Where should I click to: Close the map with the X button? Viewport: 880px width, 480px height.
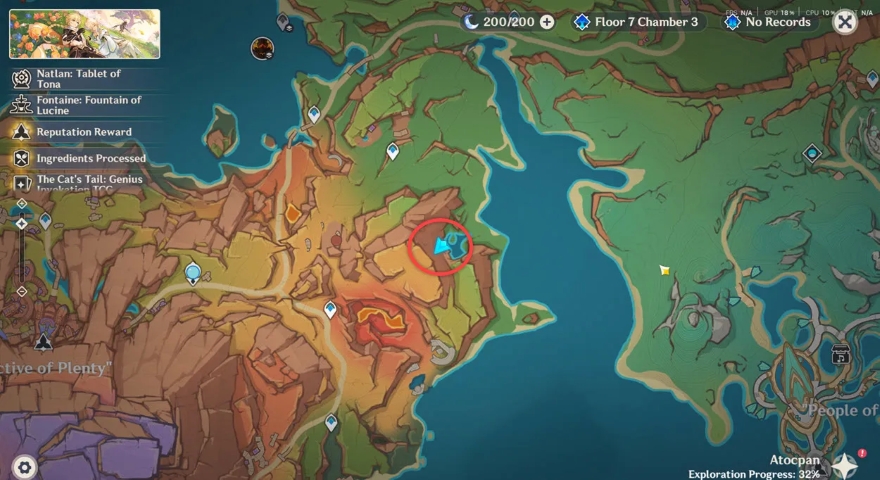(x=845, y=22)
